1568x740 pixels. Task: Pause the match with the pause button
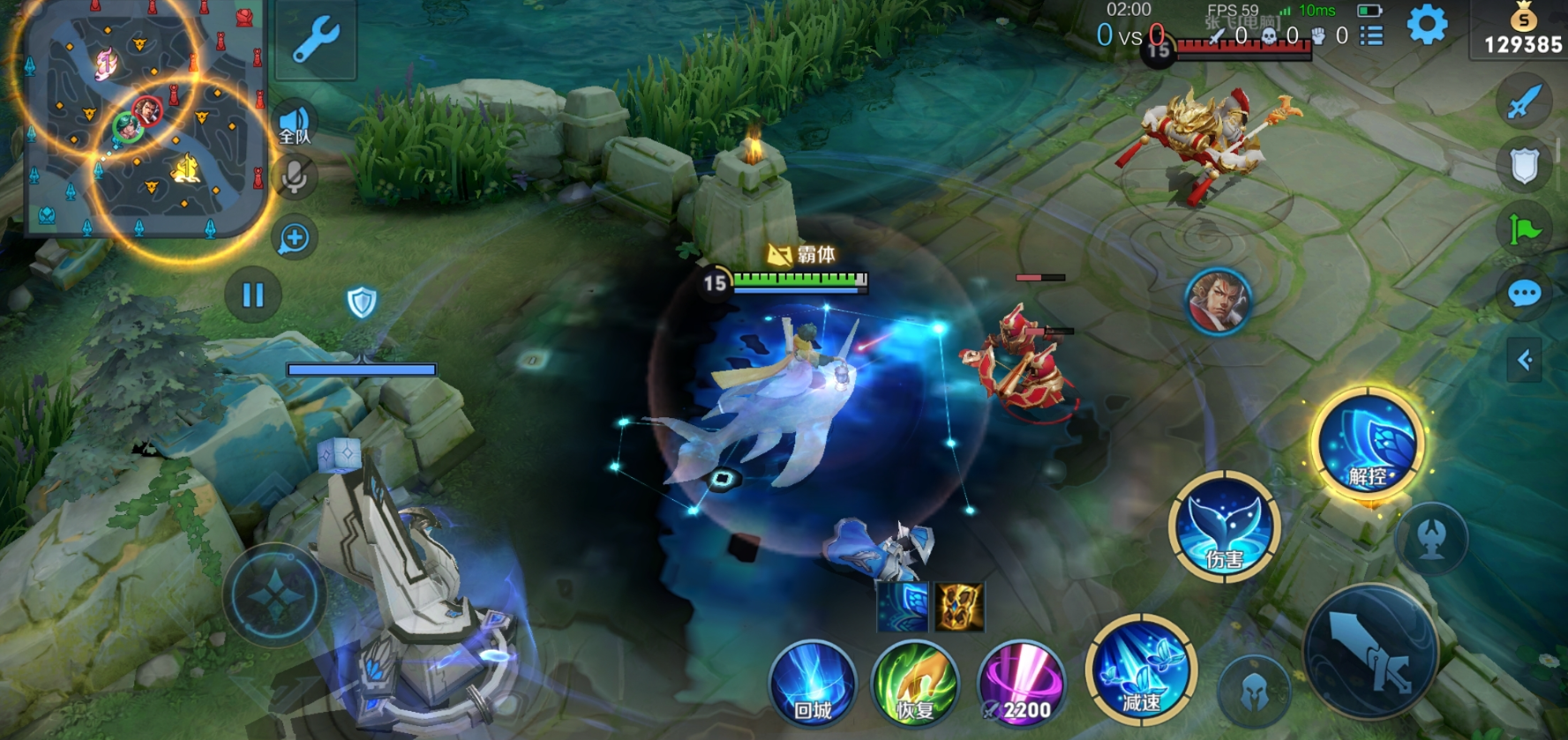click(x=252, y=295)
